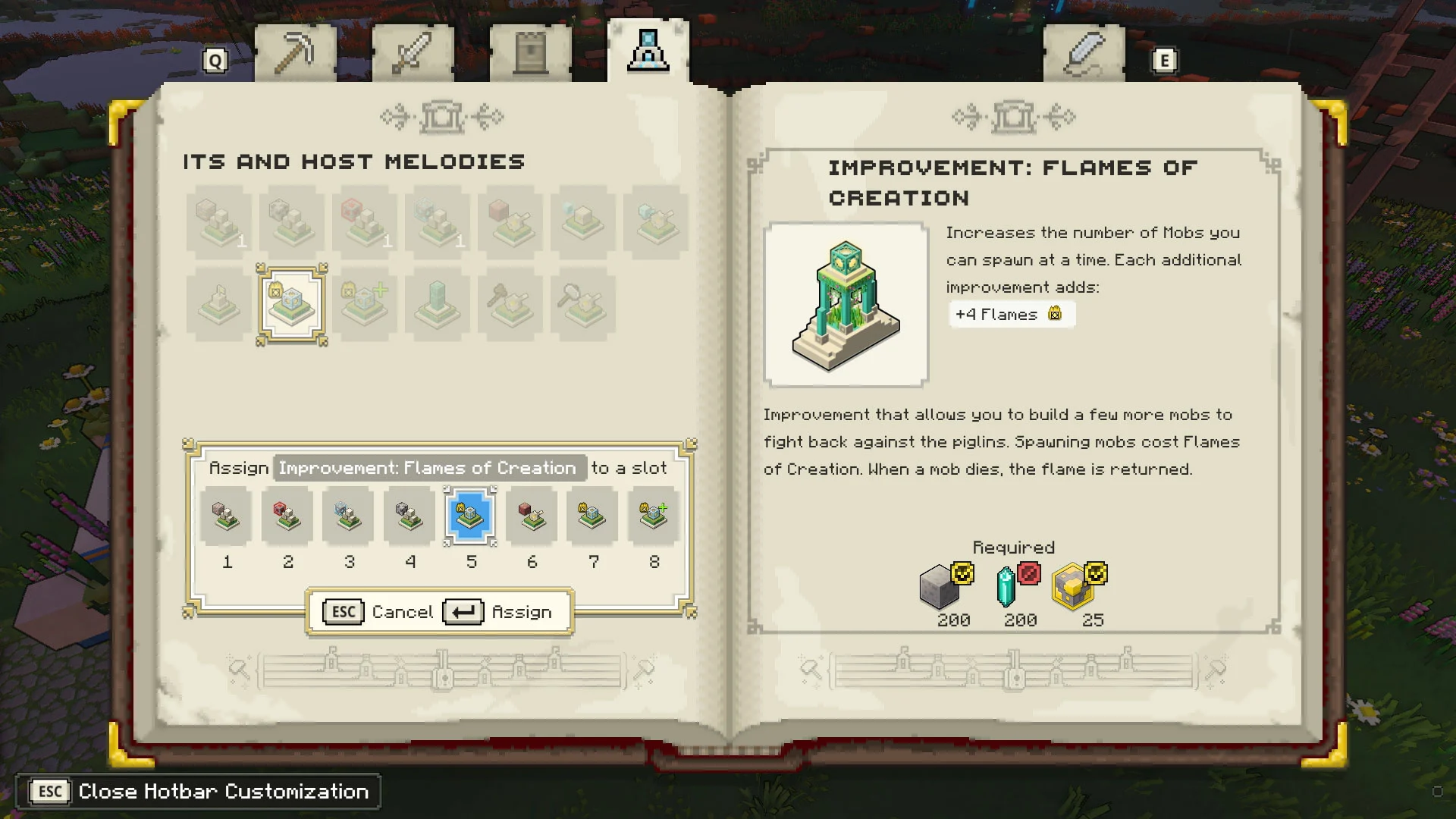The width and height of the screenshot is (1456, 819).
Task: Open the feather tab
Action: click(x=1084, y=53)
